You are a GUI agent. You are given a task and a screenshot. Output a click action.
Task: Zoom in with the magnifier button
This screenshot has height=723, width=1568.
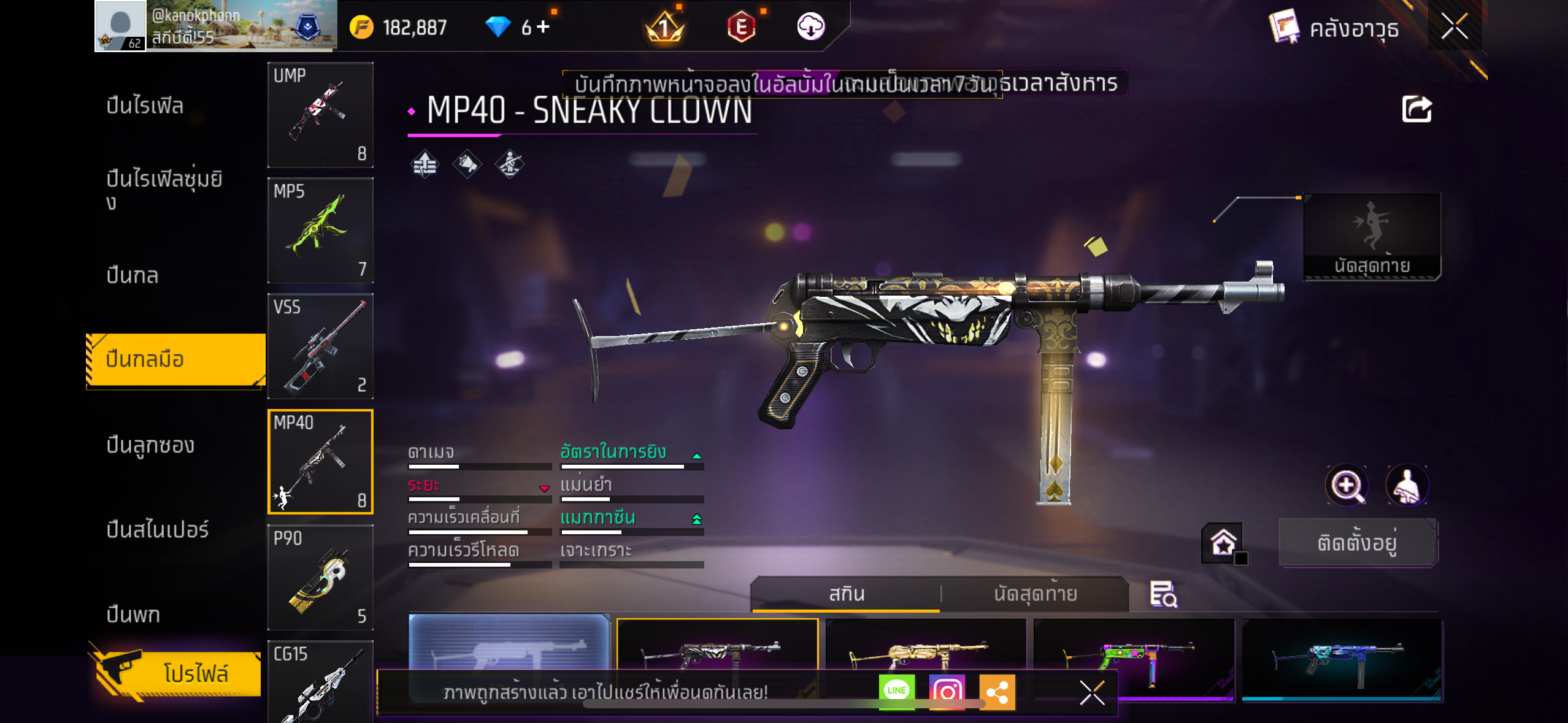pyautogui.click(x=1347, y=486)
